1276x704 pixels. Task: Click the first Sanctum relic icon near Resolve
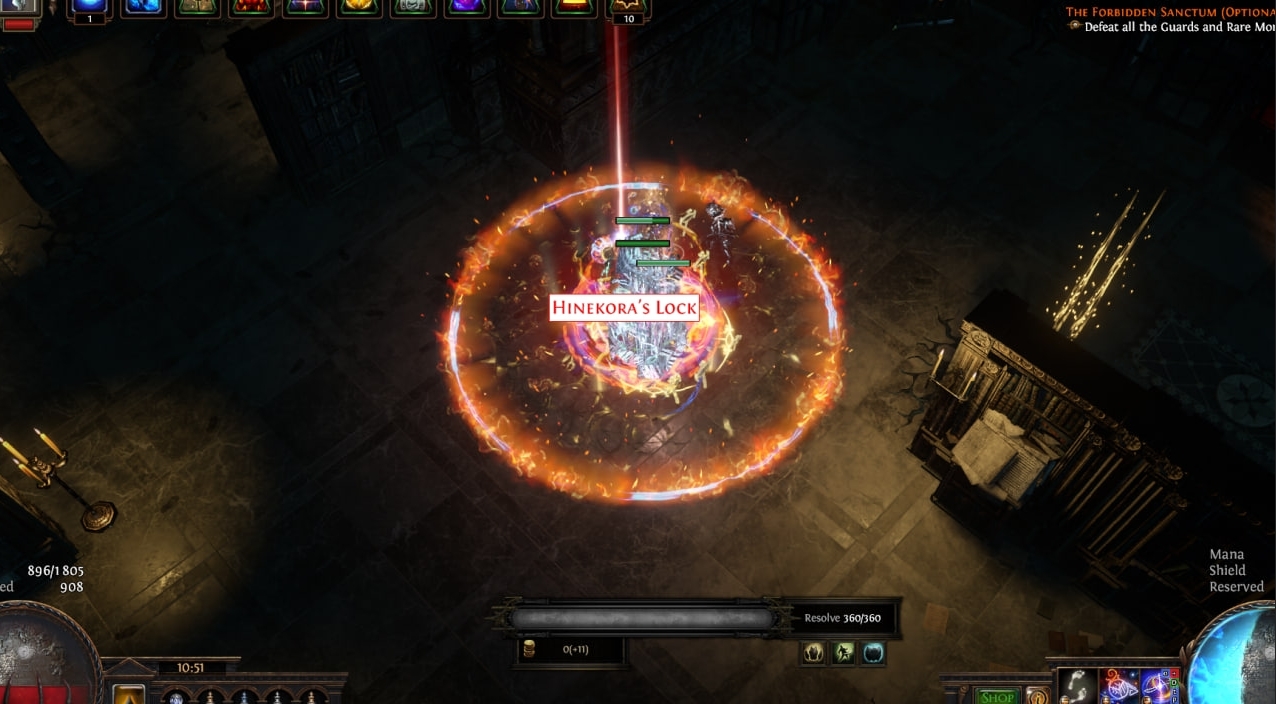coord(813,653)
